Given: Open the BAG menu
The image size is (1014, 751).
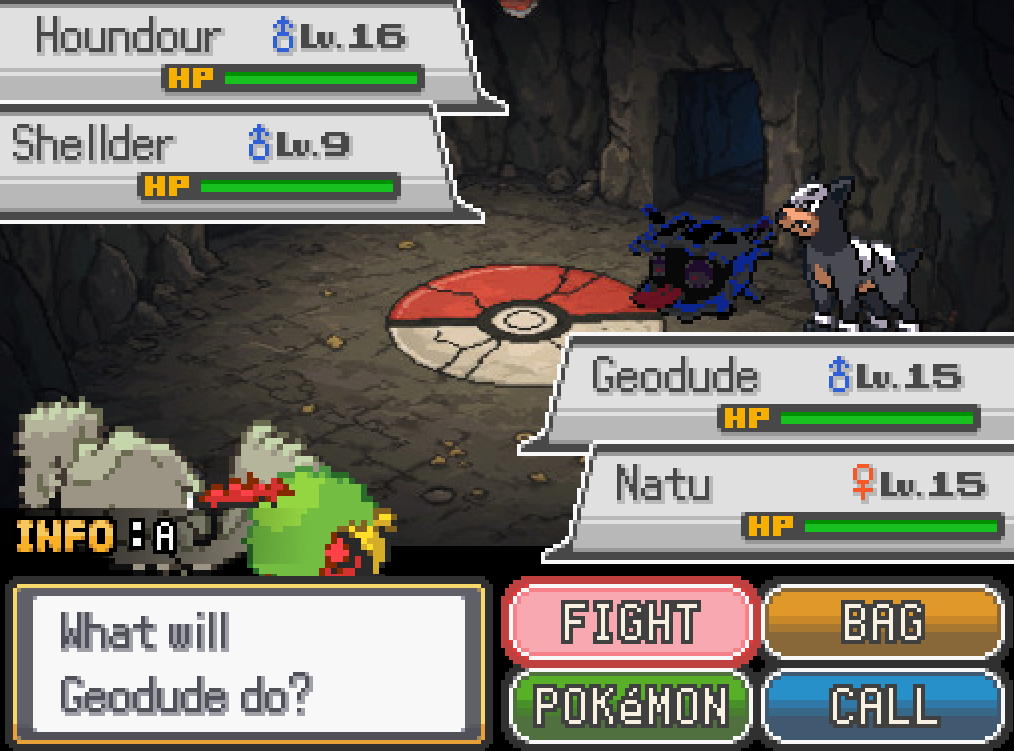Looking at the screenshot, I should coord(883,622).
